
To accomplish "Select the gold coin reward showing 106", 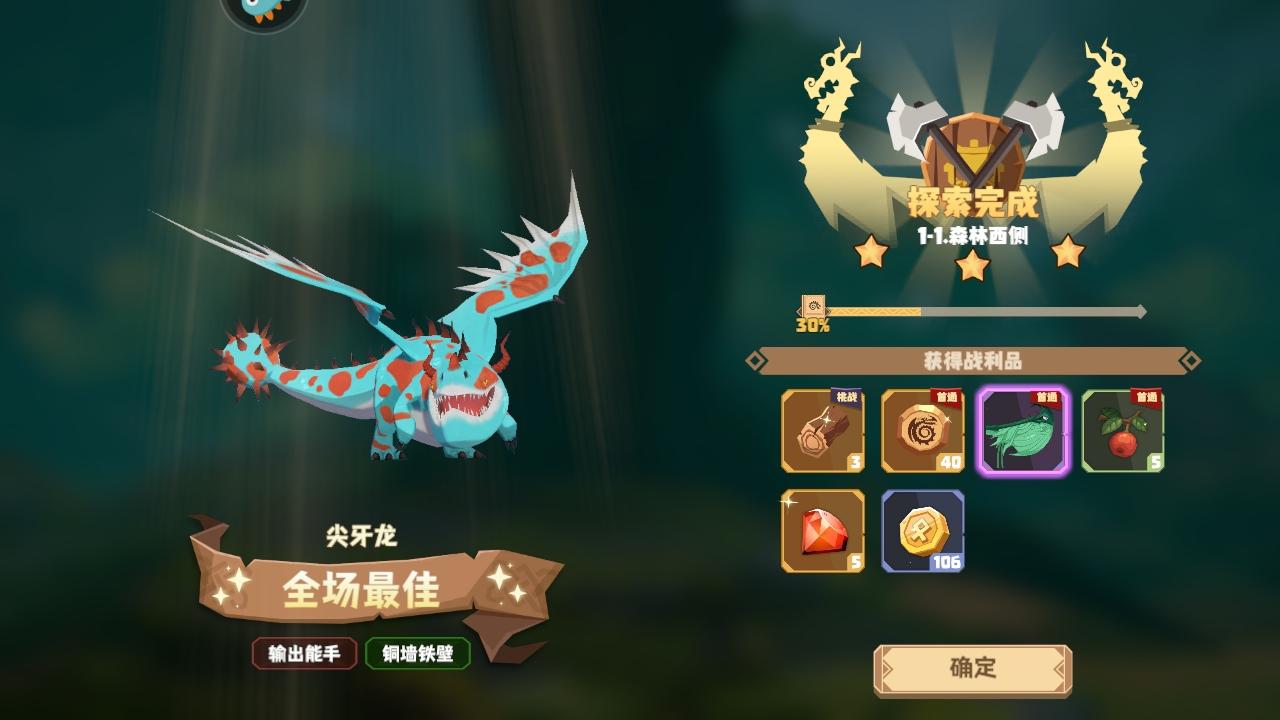I will [x=922, y=531].
